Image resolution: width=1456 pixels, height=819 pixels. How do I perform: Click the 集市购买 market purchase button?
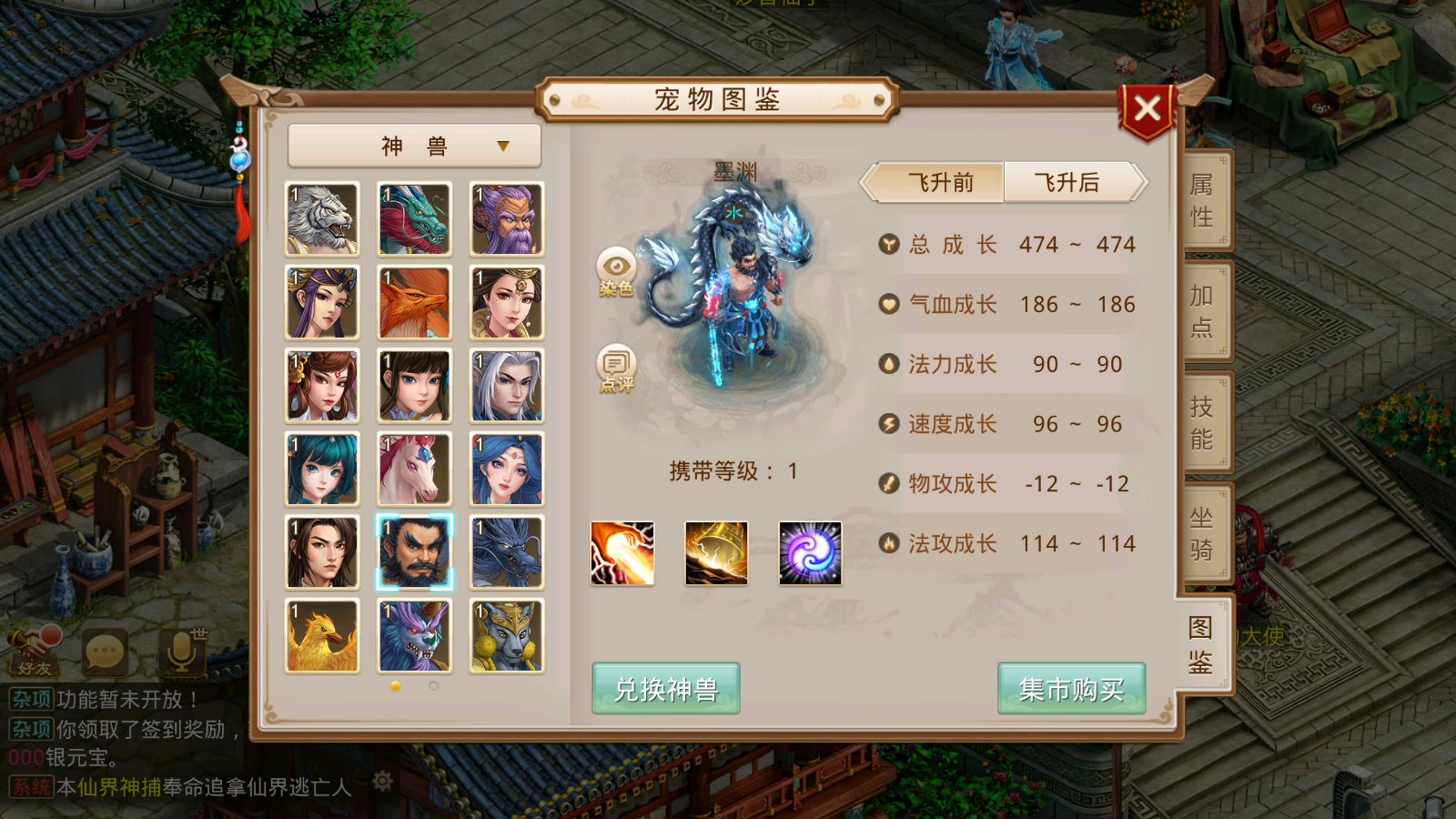[x=1072, y=690]
